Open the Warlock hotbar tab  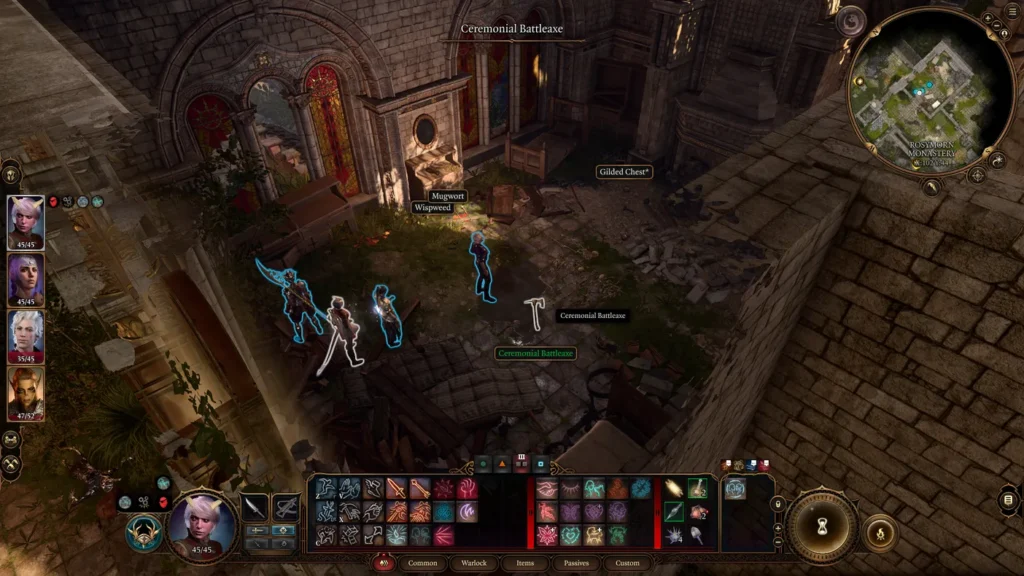(474, 563)
